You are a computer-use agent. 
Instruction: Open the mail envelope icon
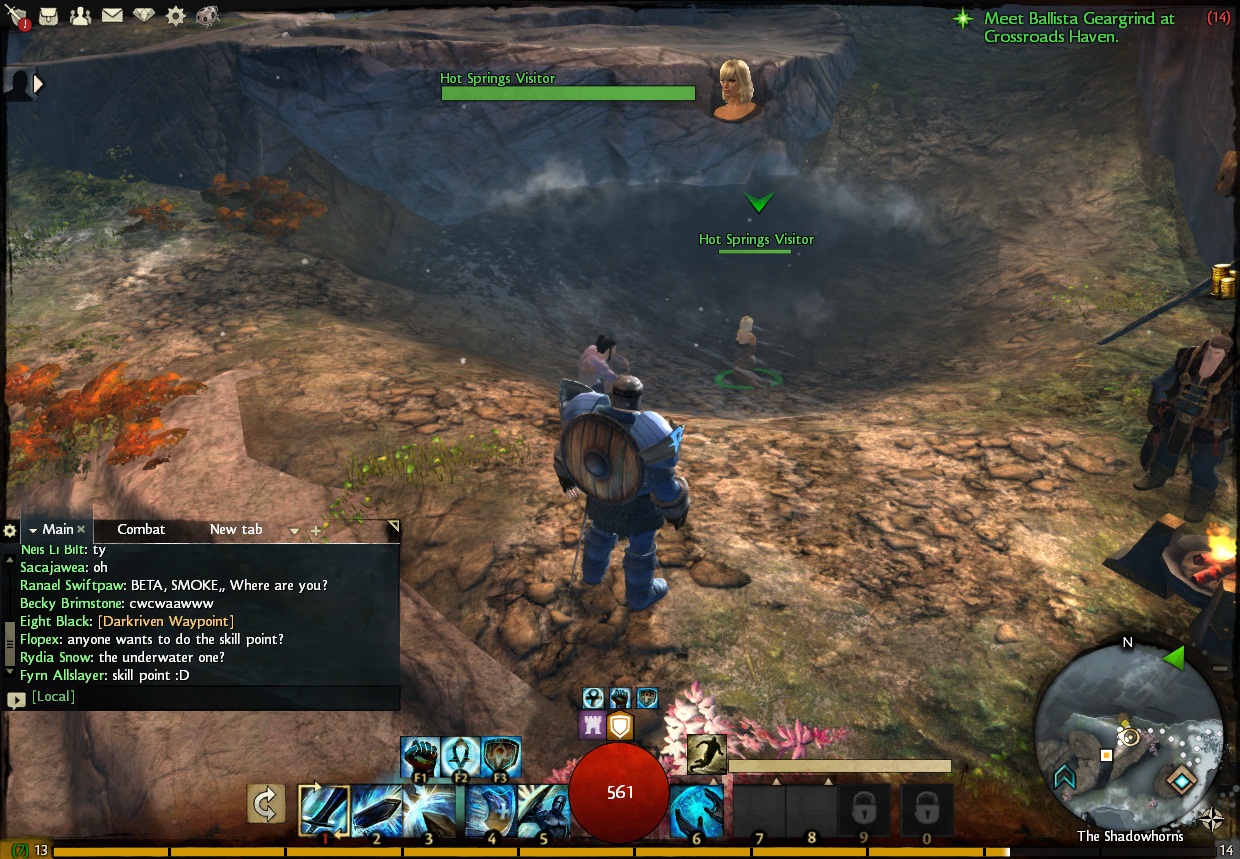[112, 16]
